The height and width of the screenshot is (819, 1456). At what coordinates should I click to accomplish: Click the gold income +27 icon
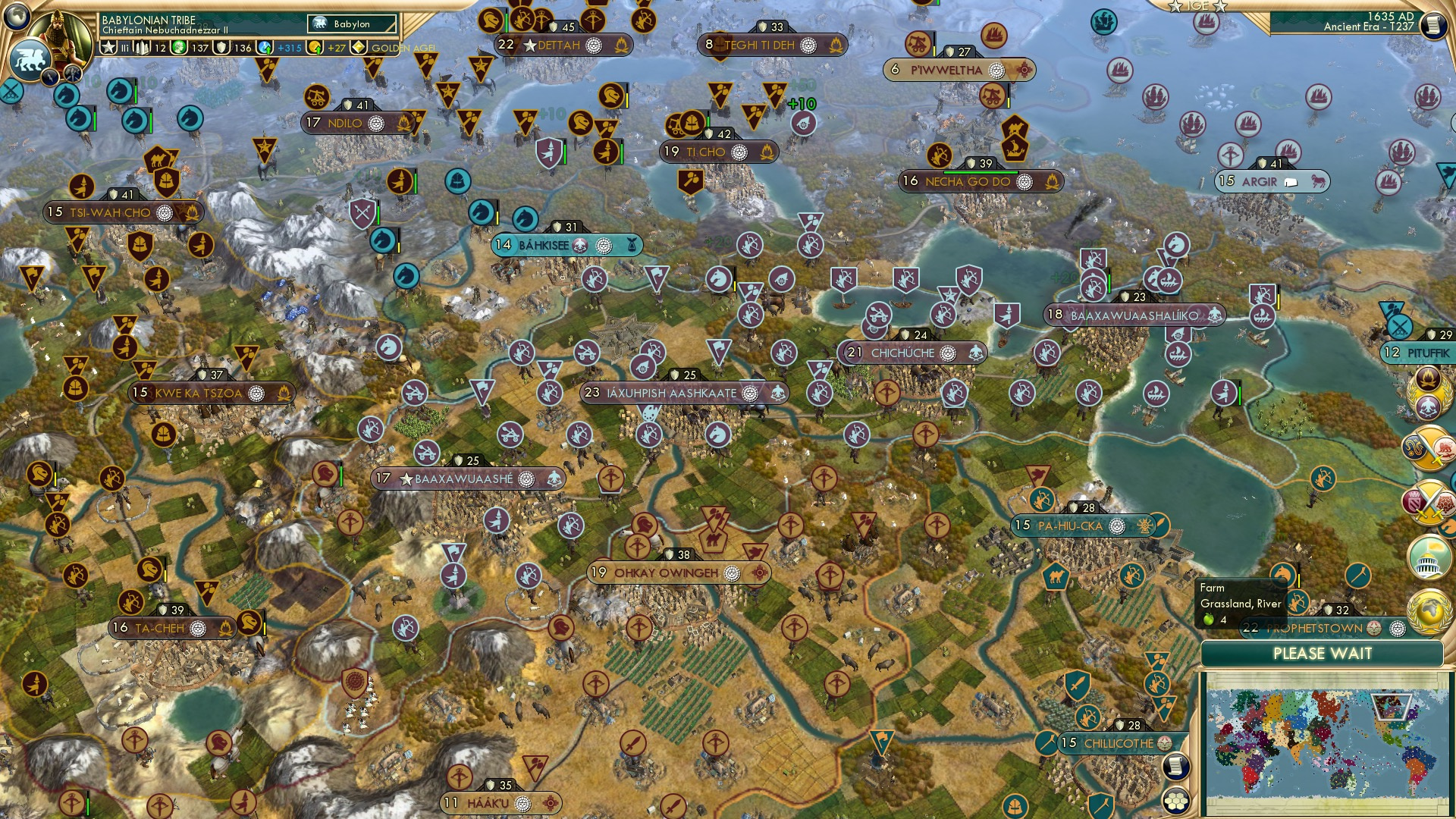tap(315, 46)
